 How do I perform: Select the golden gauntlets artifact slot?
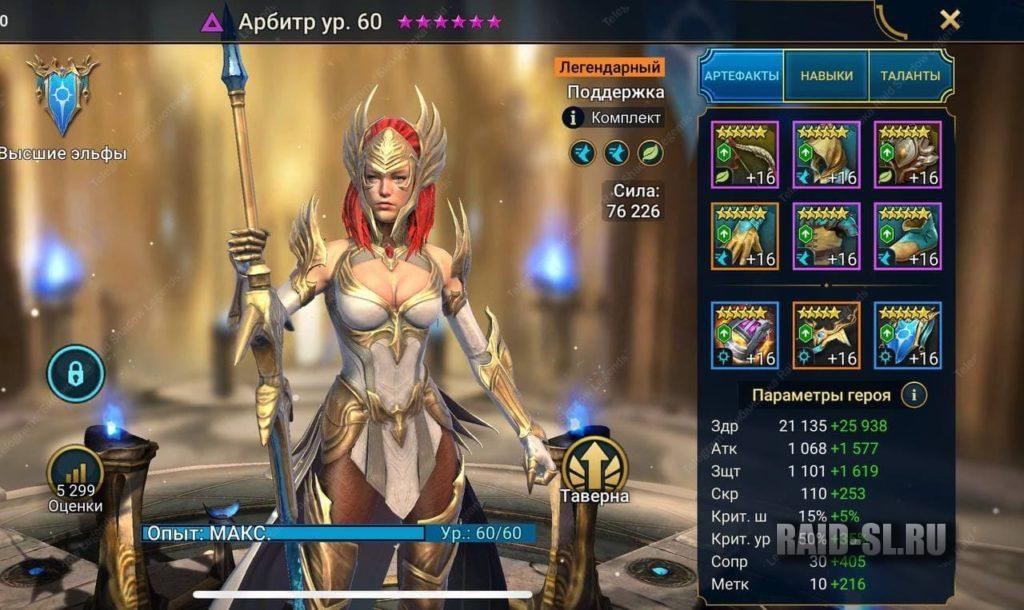click(744, 236)
